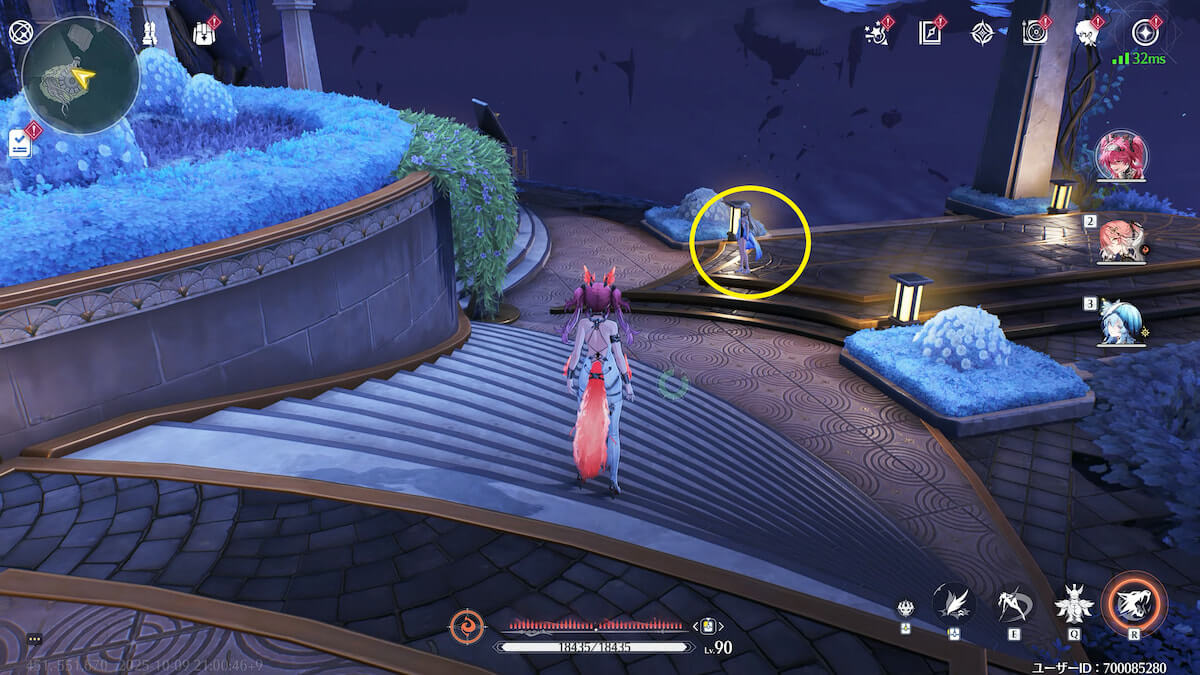
Task: Open the sparkle events icon in top bar
Action: tap(876, 33)
